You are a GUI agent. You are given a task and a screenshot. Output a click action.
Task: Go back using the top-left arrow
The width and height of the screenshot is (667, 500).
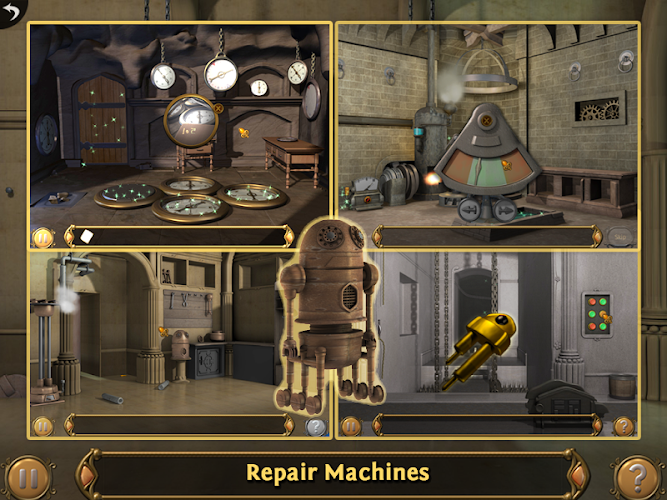pos(13,12)
